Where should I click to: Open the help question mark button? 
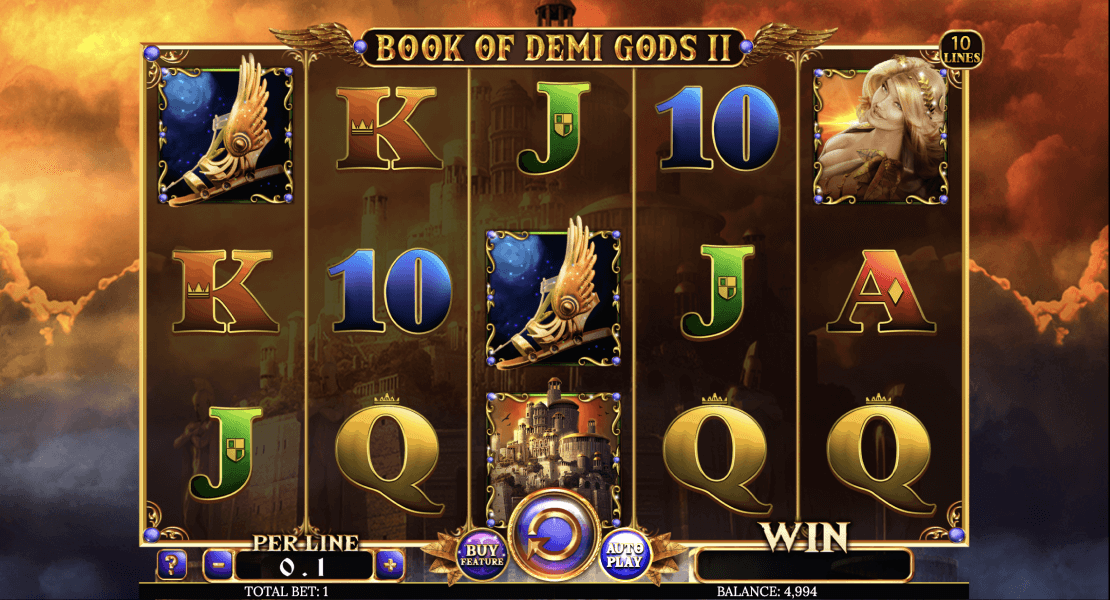click(x=170, y=566)
